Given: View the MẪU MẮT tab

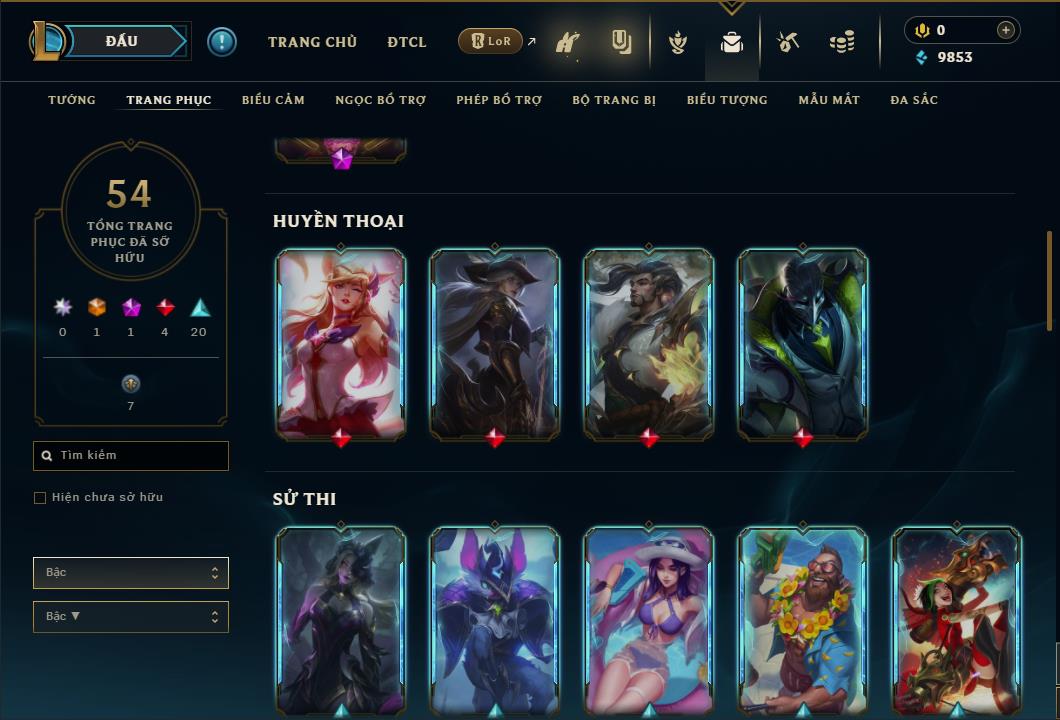Looking at the screenshot, I should click(829, 100).
